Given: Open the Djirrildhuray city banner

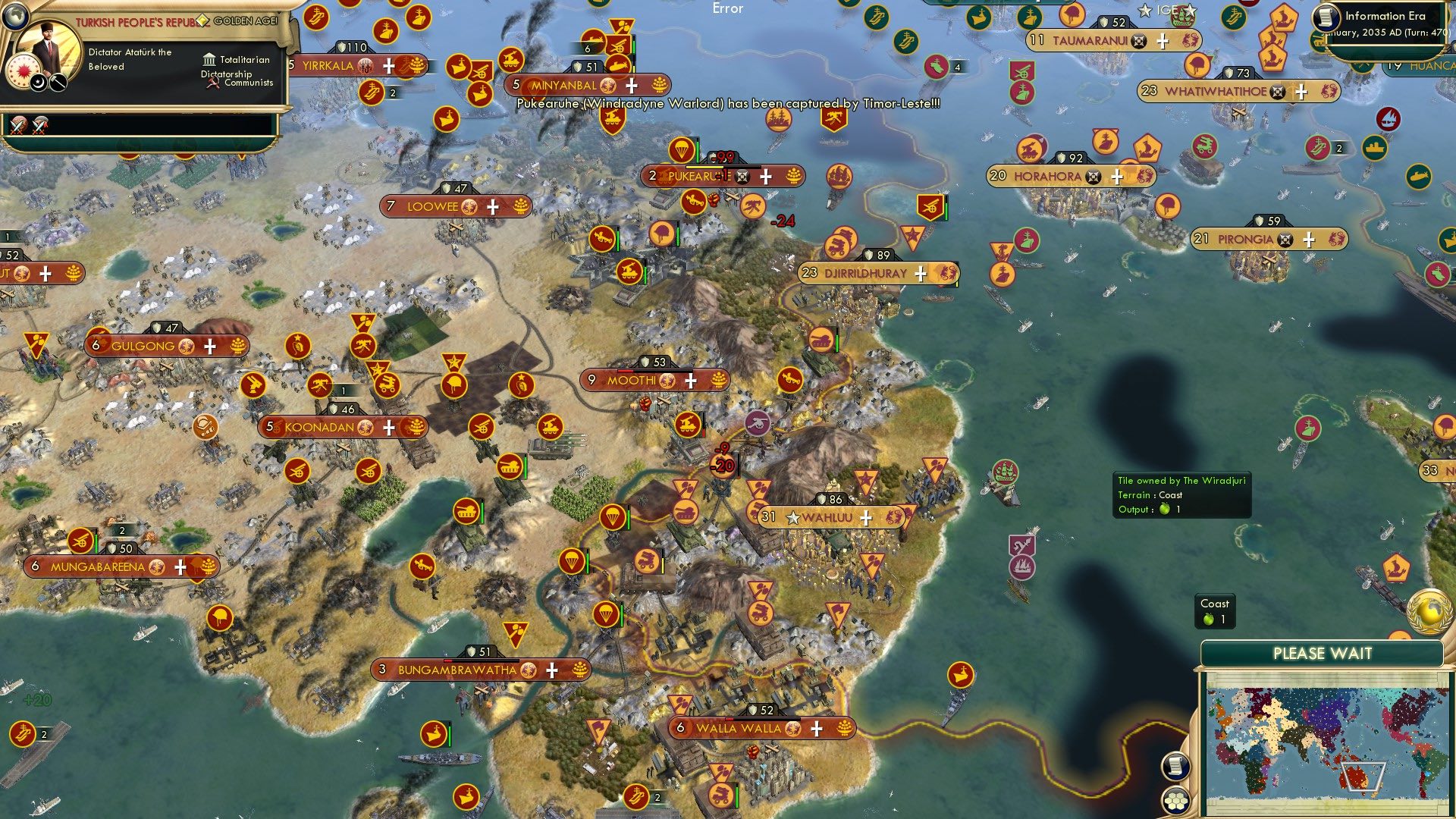Looking at the screenshot, I should 865,273.
